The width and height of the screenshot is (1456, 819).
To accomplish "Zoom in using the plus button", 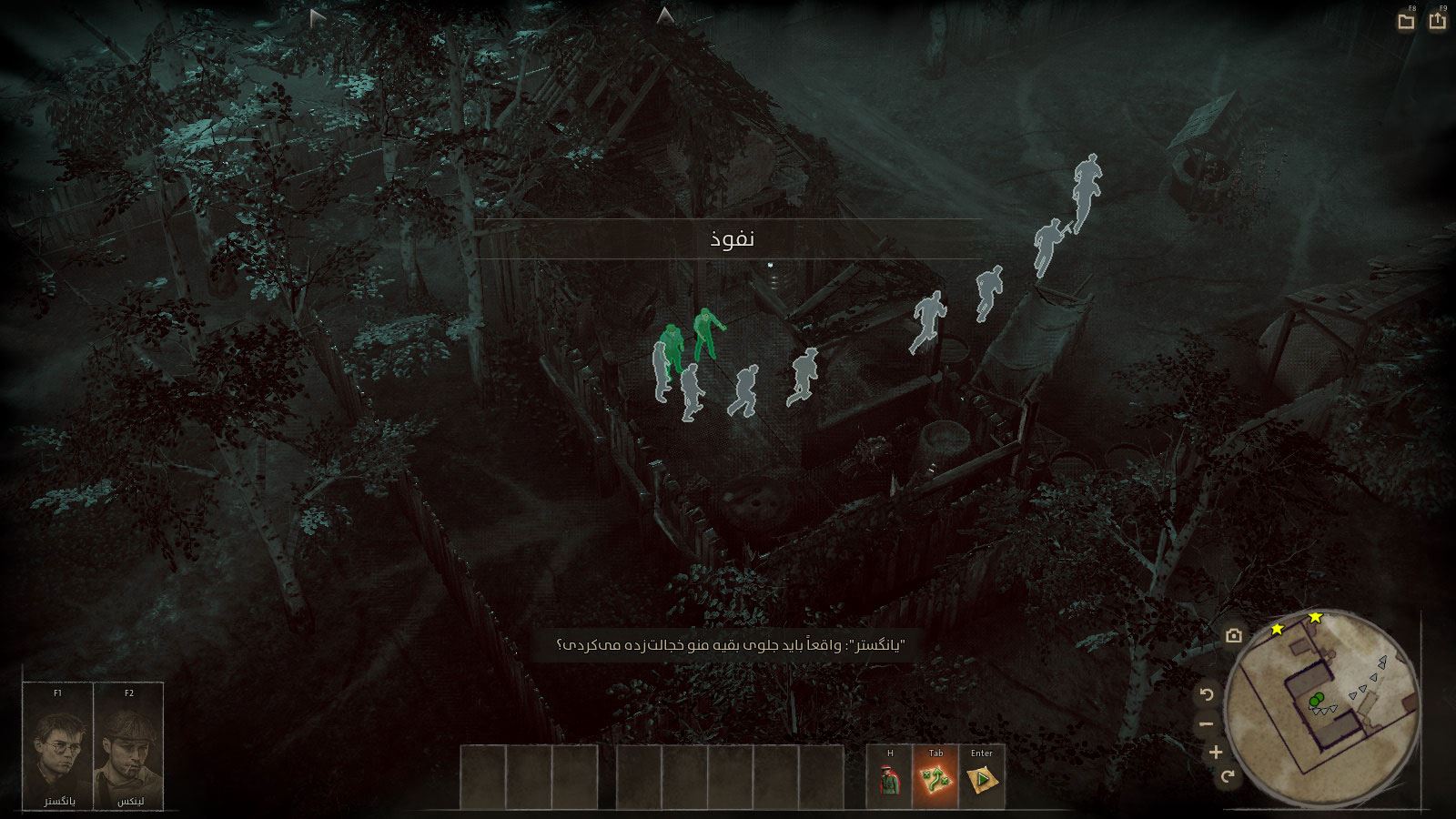I will click(1216, 753).
